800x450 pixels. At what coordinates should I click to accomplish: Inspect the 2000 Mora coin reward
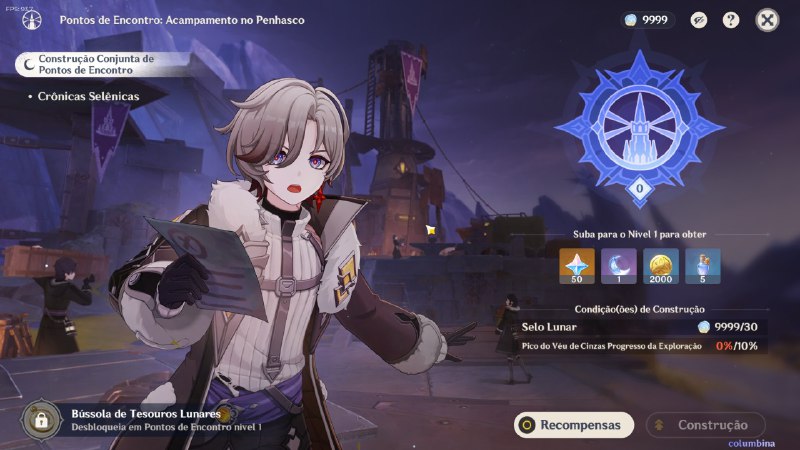coord(661,266)
